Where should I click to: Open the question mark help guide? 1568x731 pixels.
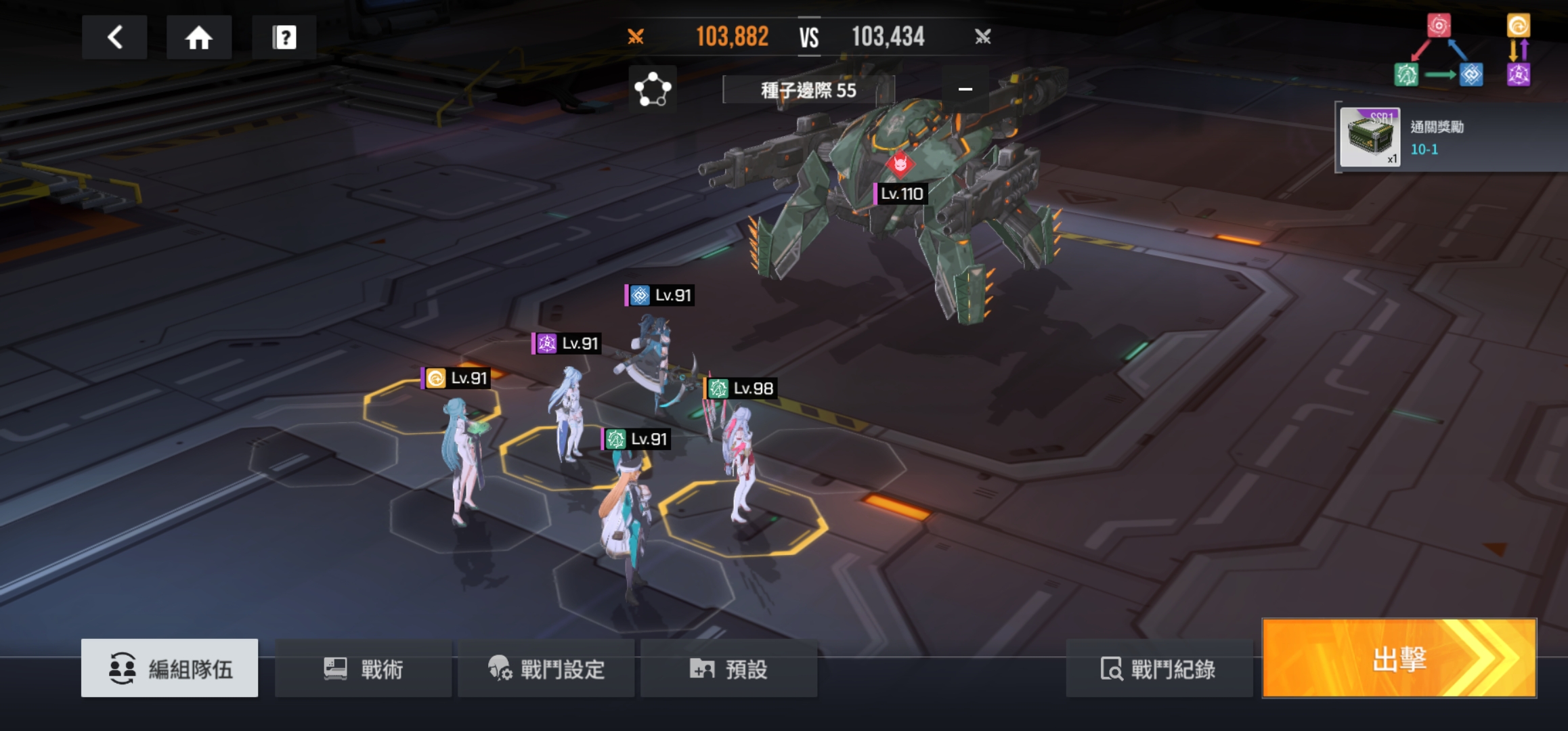click(284, 37)
